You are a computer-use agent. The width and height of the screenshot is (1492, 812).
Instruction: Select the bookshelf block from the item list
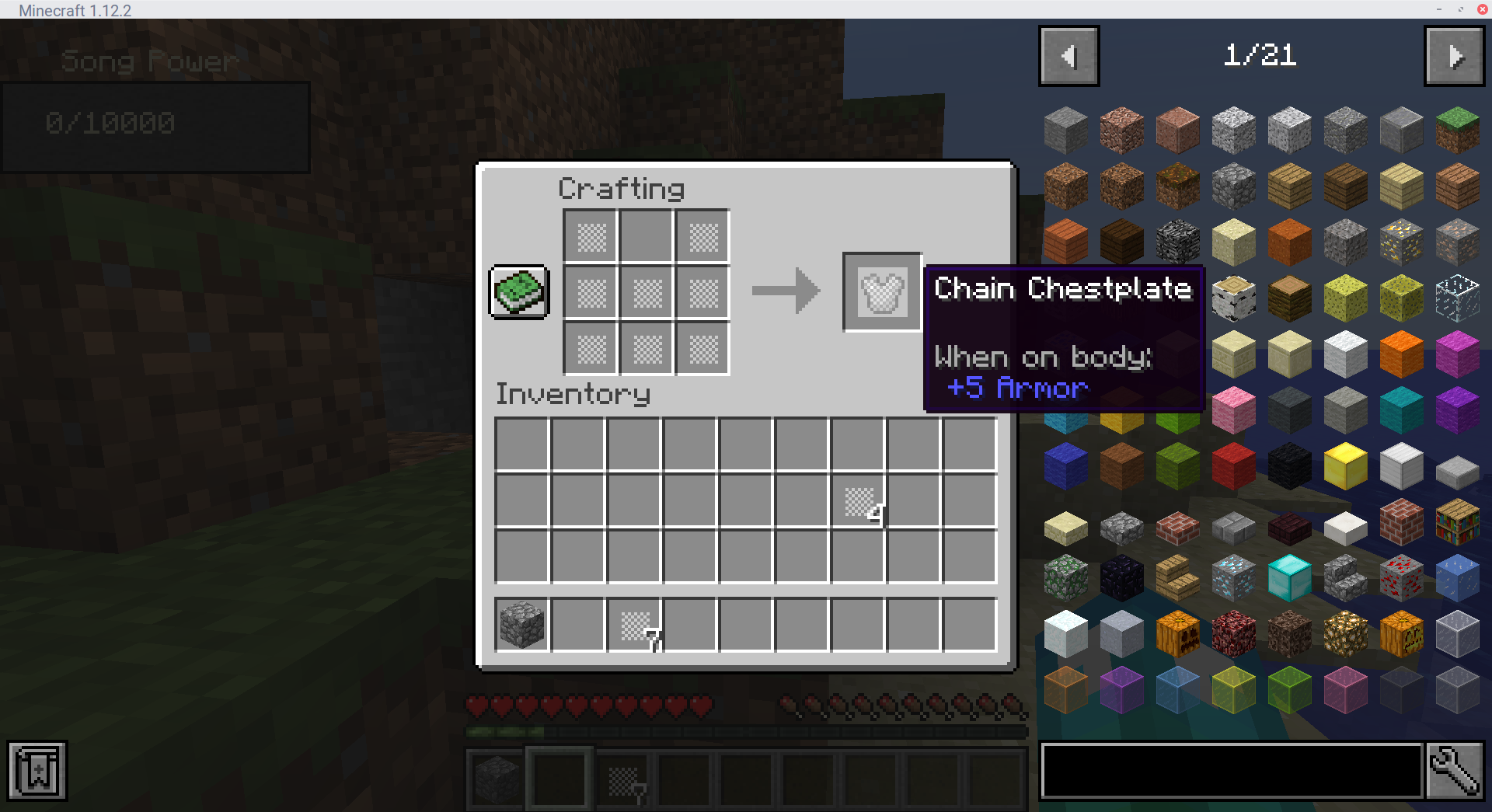[x=1457, y=521]
